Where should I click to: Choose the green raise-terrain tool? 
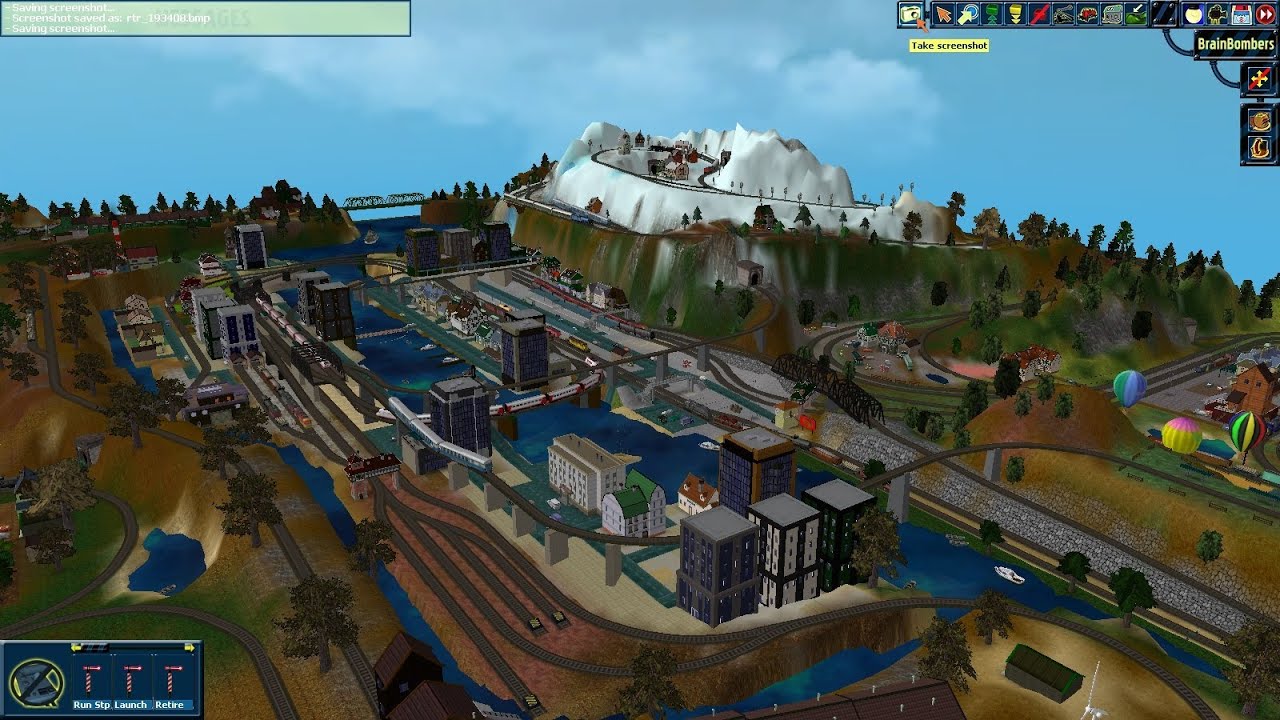pyautogui.click(x=991, y=14)
